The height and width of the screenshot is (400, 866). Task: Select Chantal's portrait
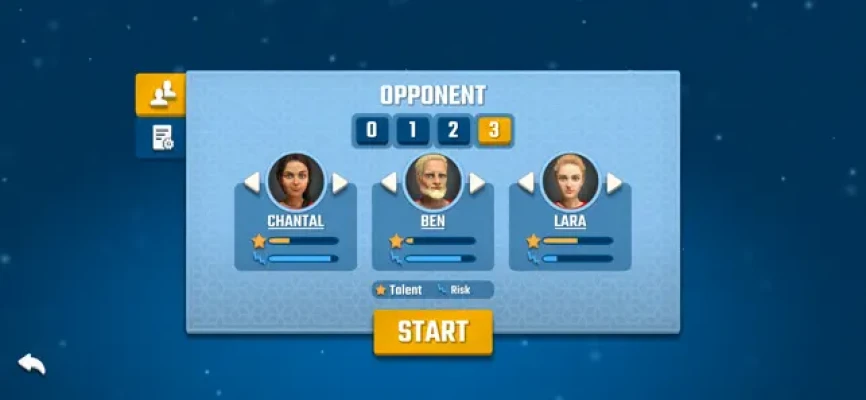click(296, 181)
